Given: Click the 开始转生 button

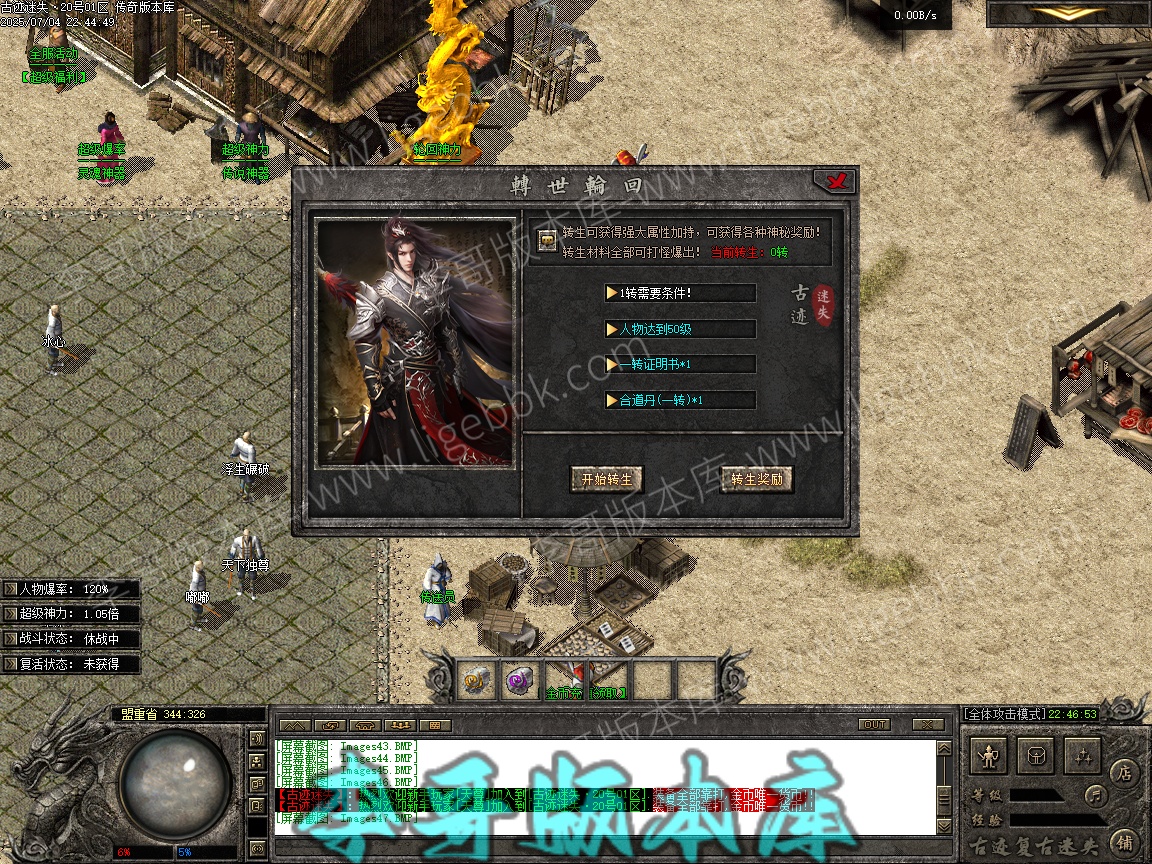Looking at the screenshot, I should (606, 479).
